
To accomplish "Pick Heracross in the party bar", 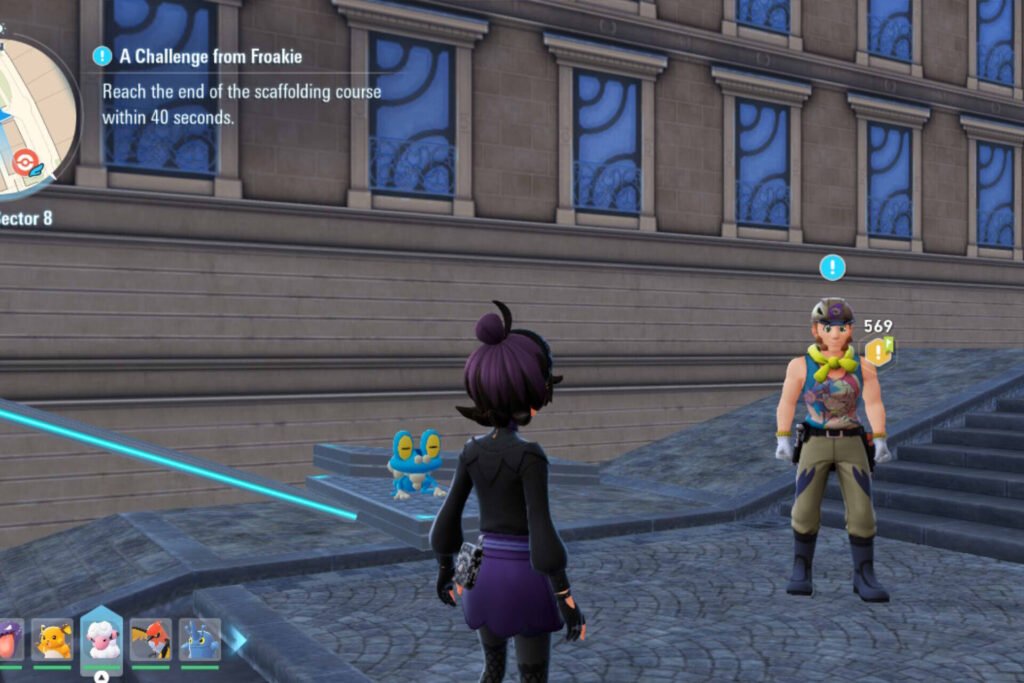I will tap(200, 639).
